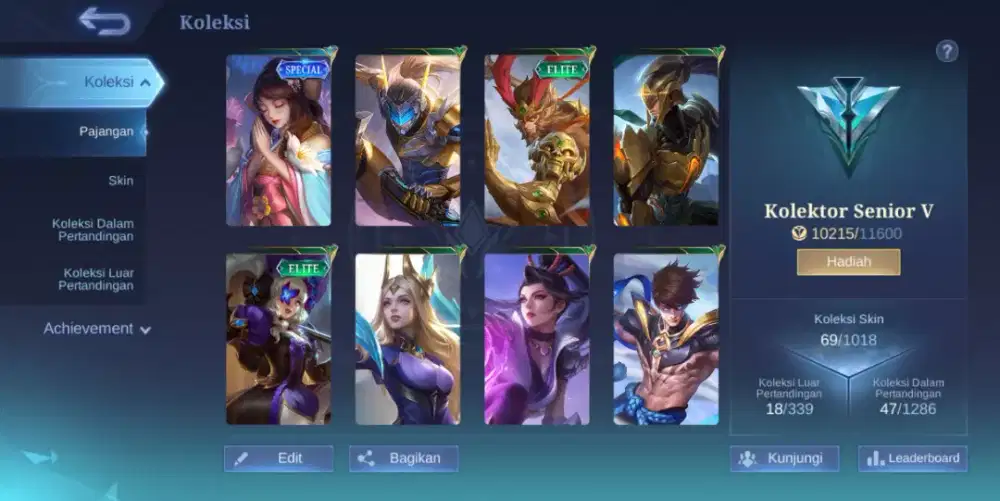Viewport: 1000px width, 501px height.
Task: Pick the ELITE skull warrior skin card
Action: [x=537, y=139]
